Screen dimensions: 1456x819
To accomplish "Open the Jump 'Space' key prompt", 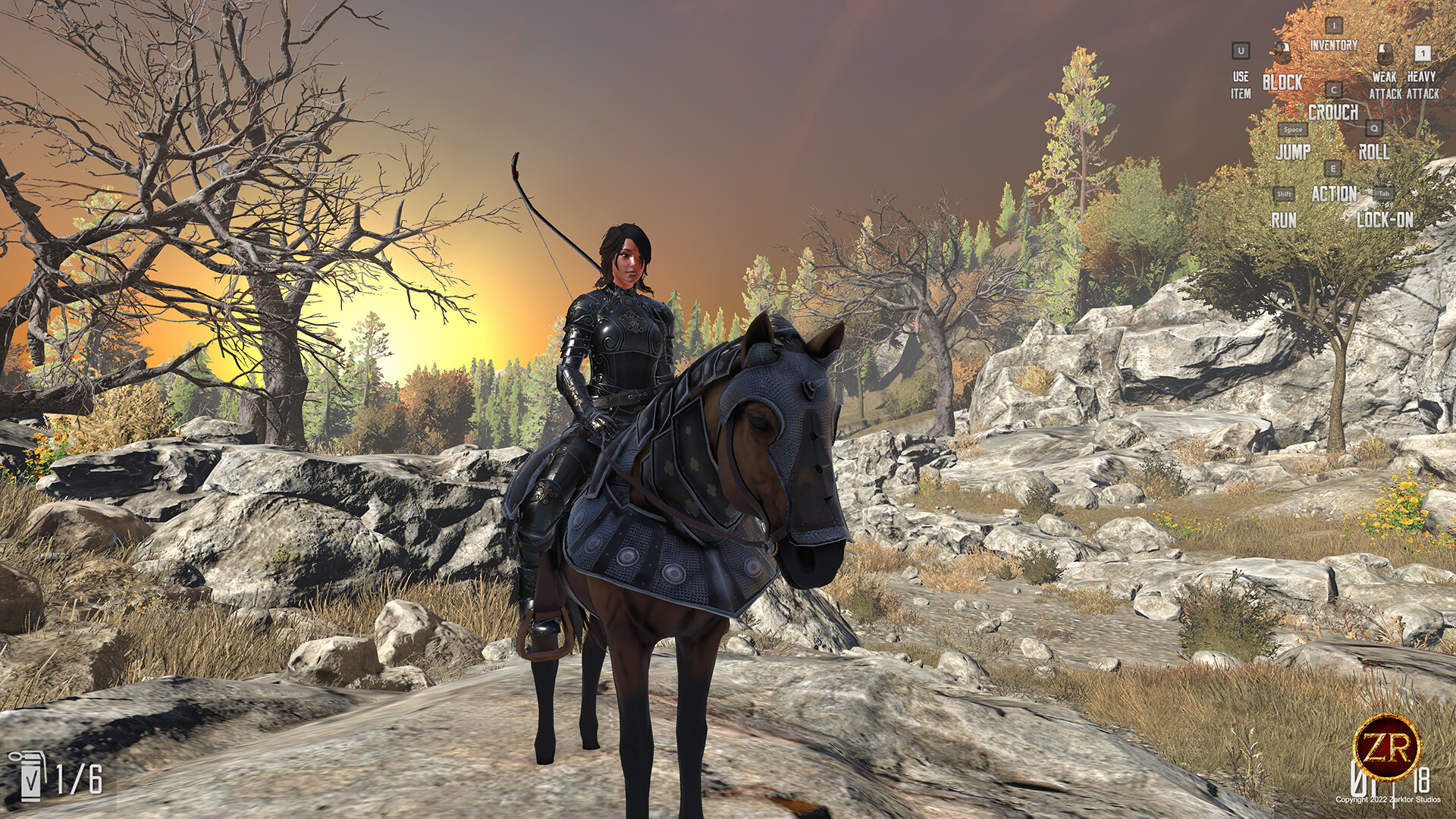I will click(1294, 130).
